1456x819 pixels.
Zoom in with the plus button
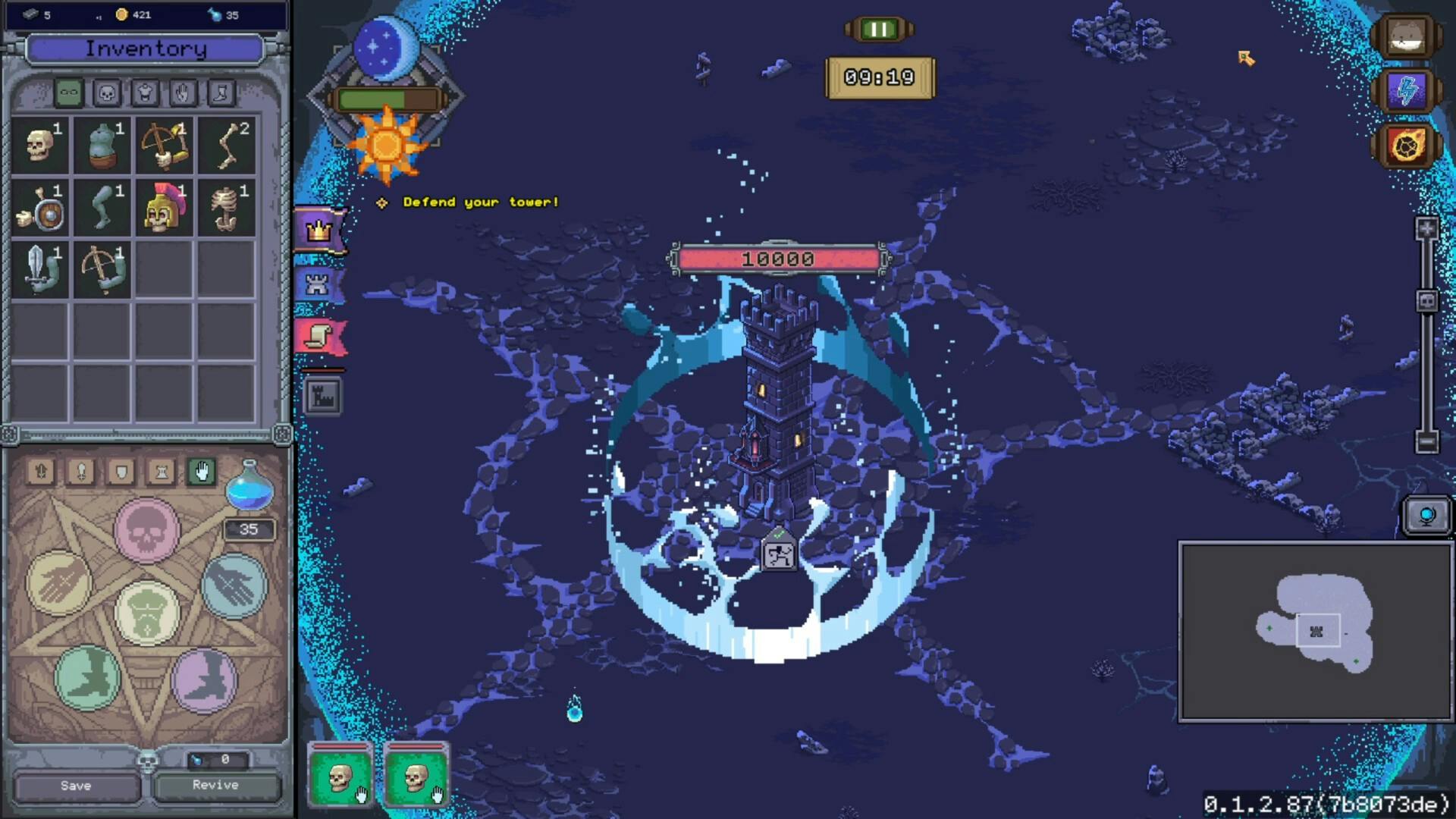(x=1426, y=229)
